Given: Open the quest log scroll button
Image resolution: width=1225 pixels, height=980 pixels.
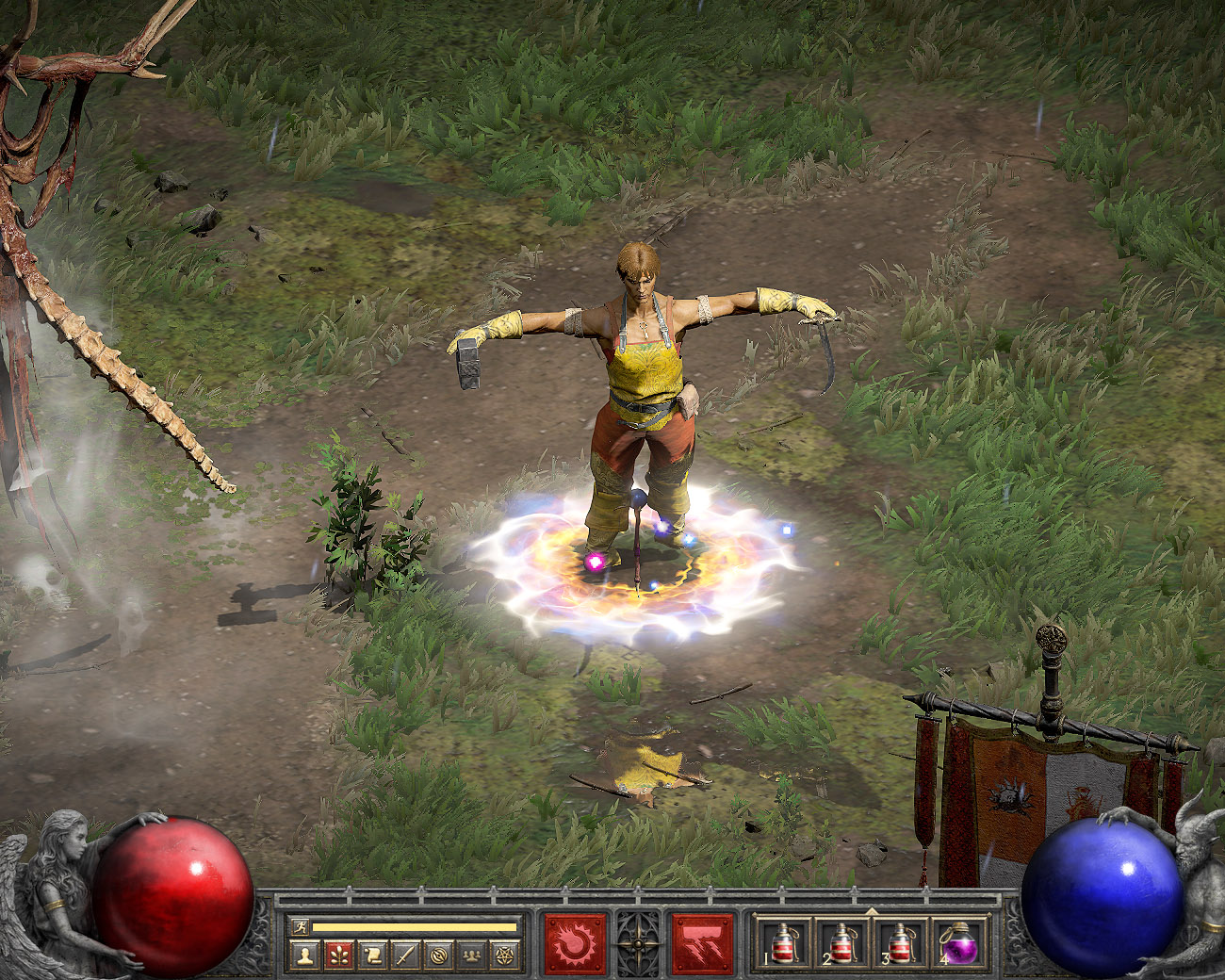Looking at the screenshot, I should [x=371, y=955].
